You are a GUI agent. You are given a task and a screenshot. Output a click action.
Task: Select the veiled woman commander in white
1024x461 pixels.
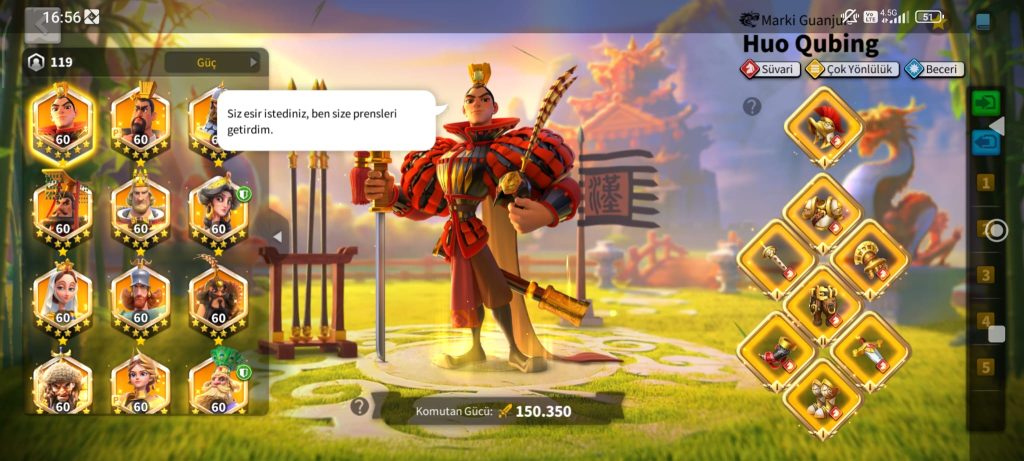pyautogui.click(x=62, y=297)
